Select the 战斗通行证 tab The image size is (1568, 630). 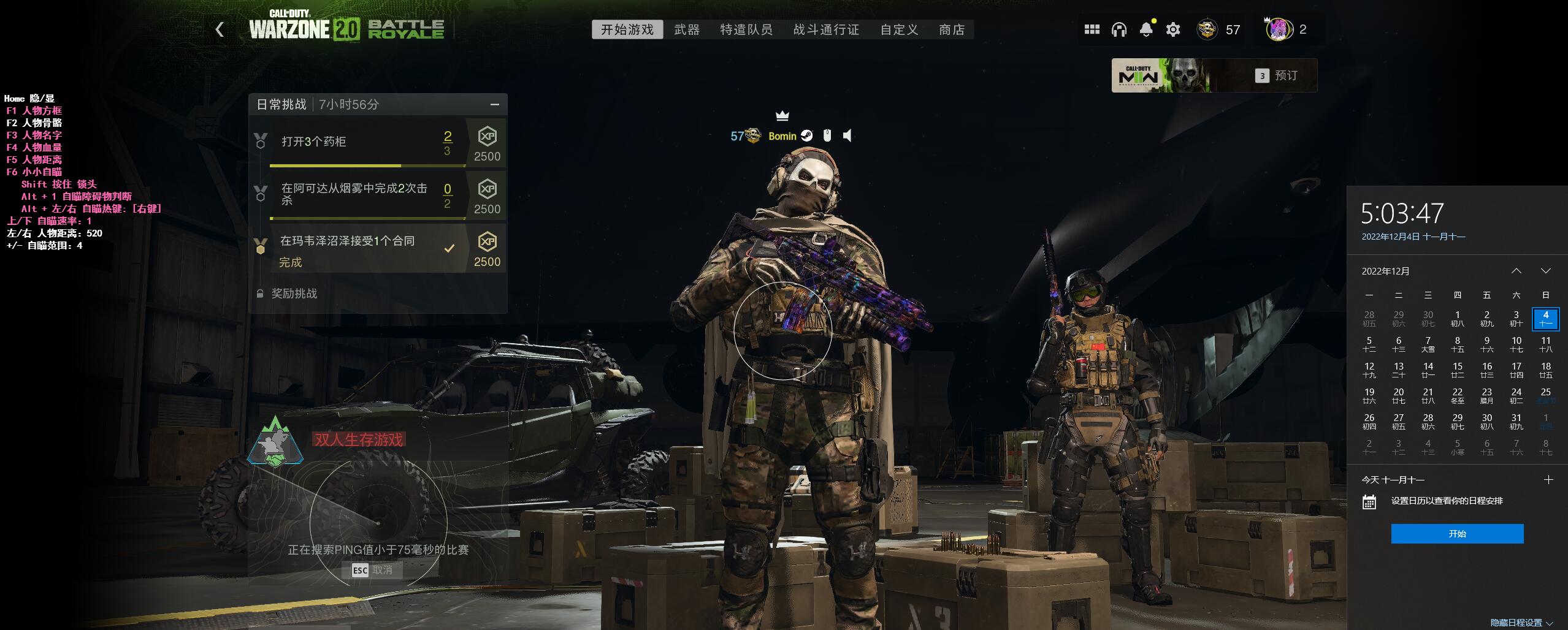[x=825, y=29]
